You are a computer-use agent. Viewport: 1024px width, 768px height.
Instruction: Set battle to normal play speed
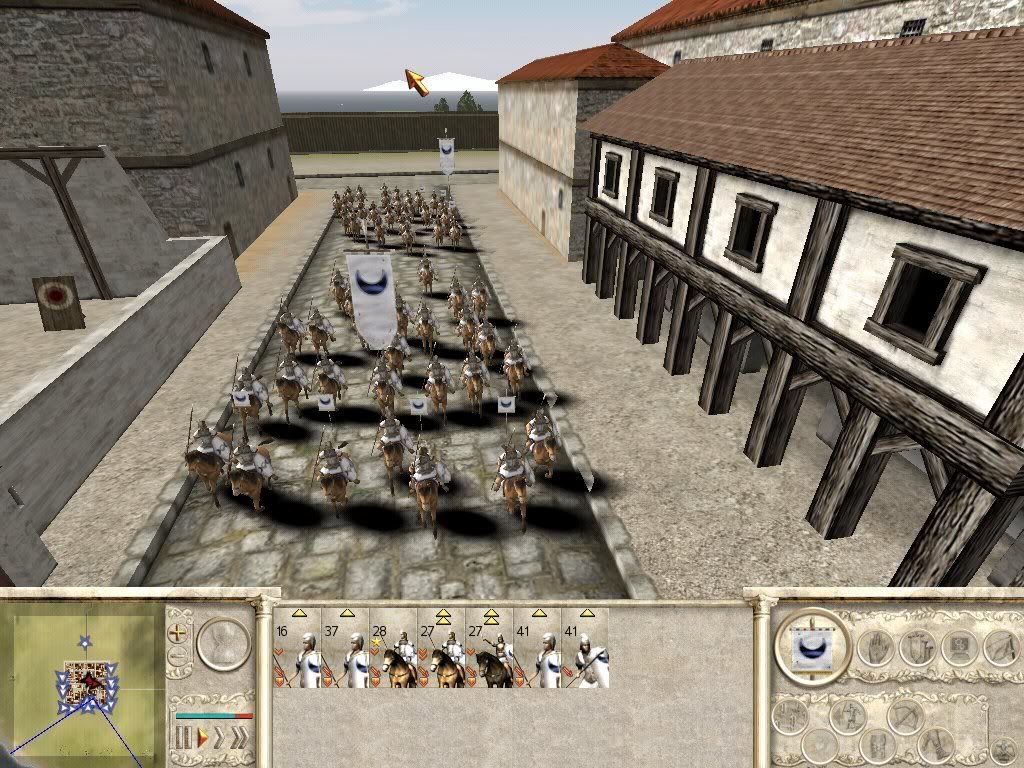point(202,739)
